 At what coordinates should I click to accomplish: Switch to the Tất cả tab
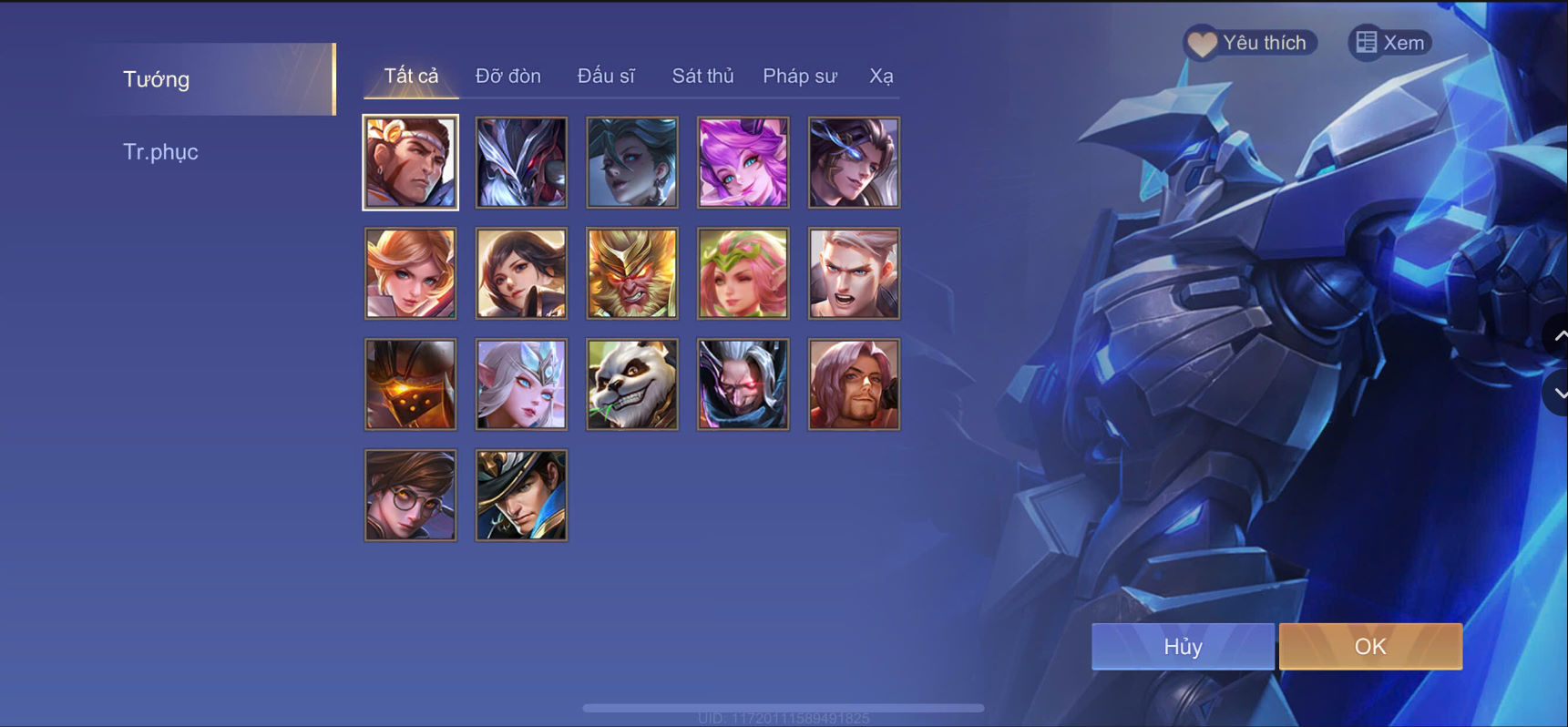(410, 76)
